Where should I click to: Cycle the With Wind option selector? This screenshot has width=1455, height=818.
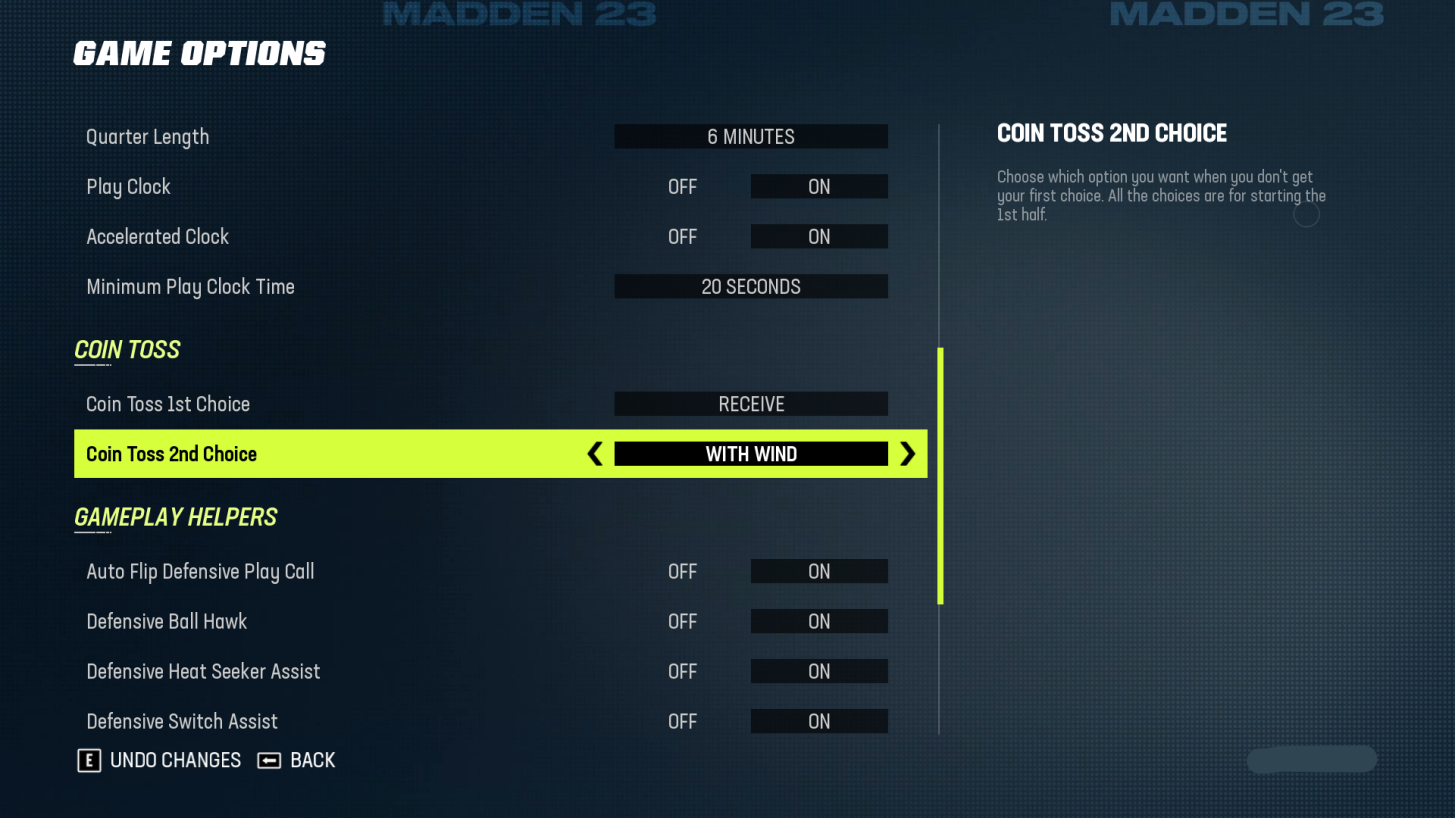tap(751, 453)
